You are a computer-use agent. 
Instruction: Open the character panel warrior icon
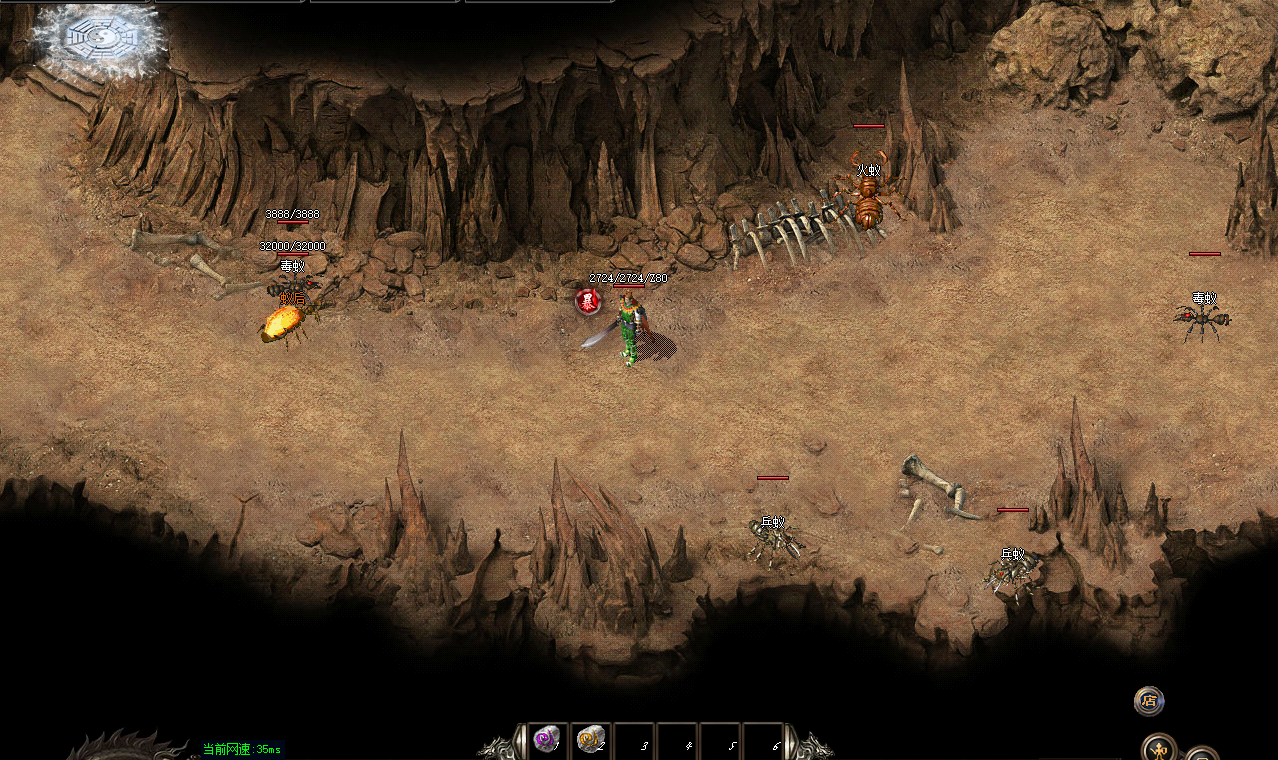[1160, 748]
